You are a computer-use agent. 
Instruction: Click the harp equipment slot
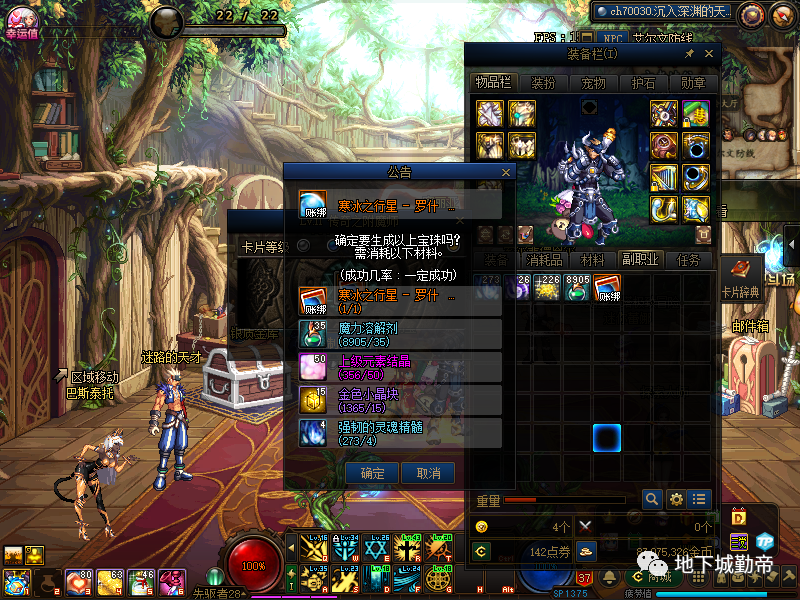tap(664, 178)
